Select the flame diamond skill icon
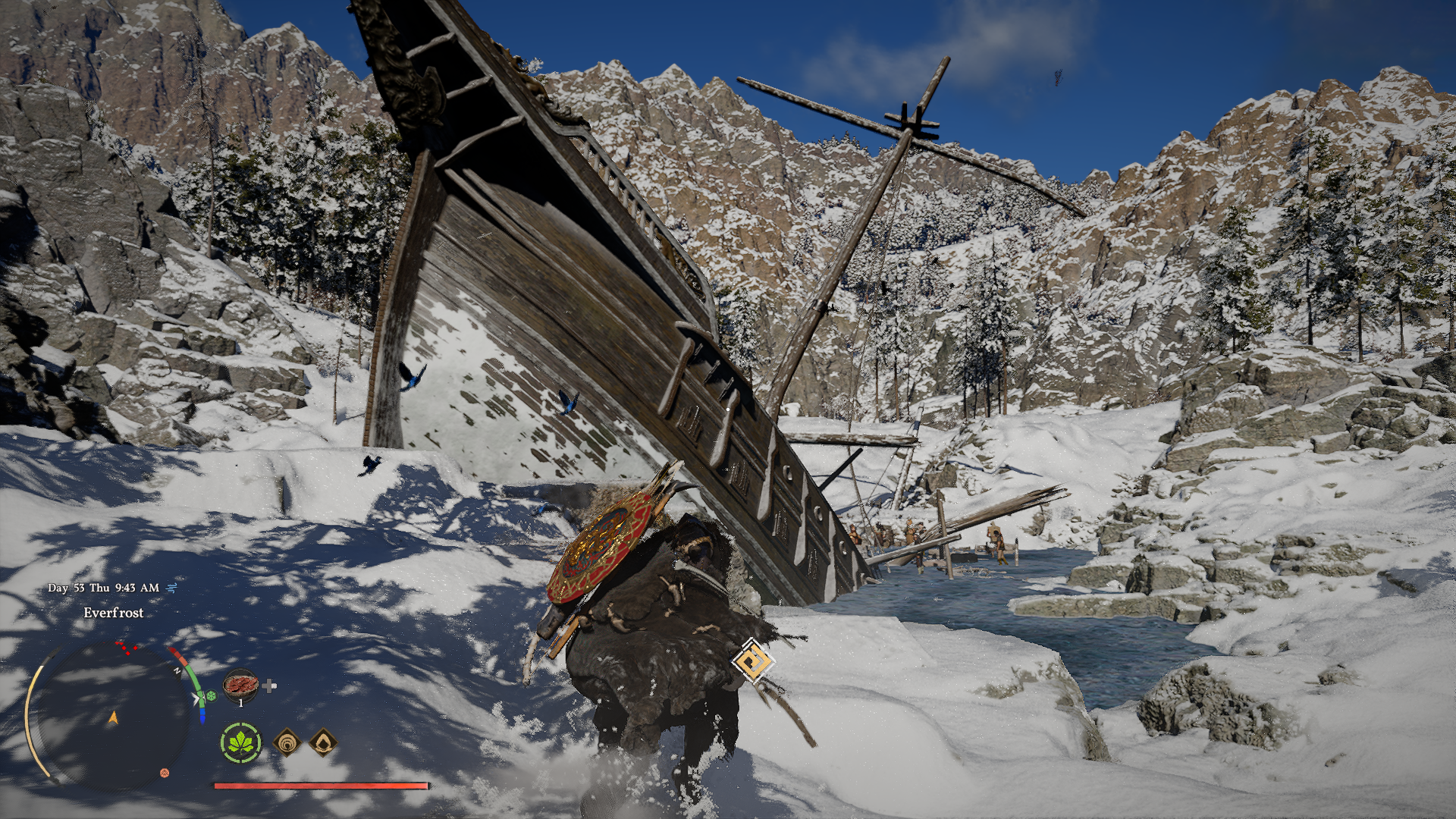This screenshot has height=819, width=1456. (x=323, y=743)
